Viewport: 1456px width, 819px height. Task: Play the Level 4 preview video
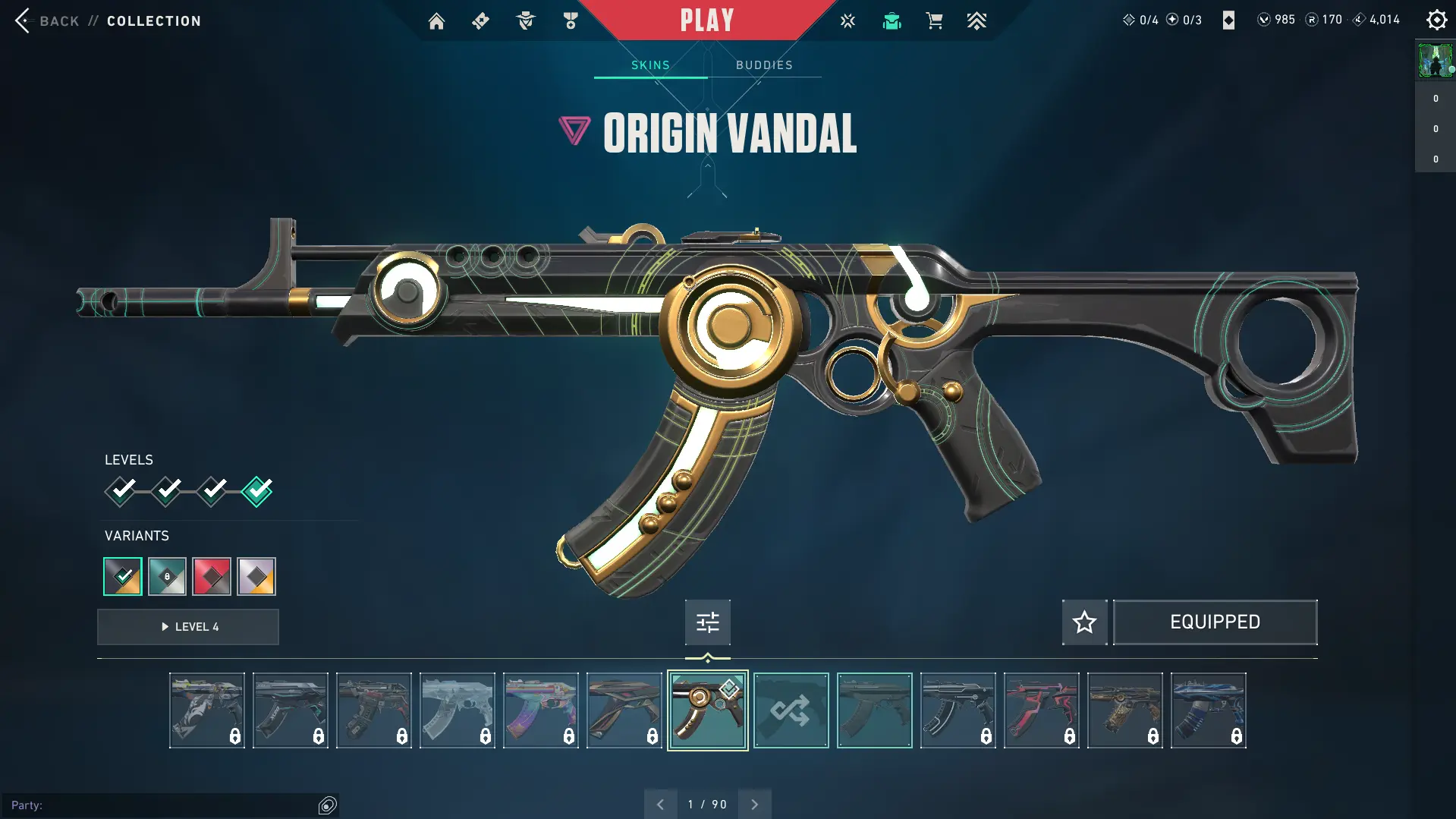tap(188, 627)
